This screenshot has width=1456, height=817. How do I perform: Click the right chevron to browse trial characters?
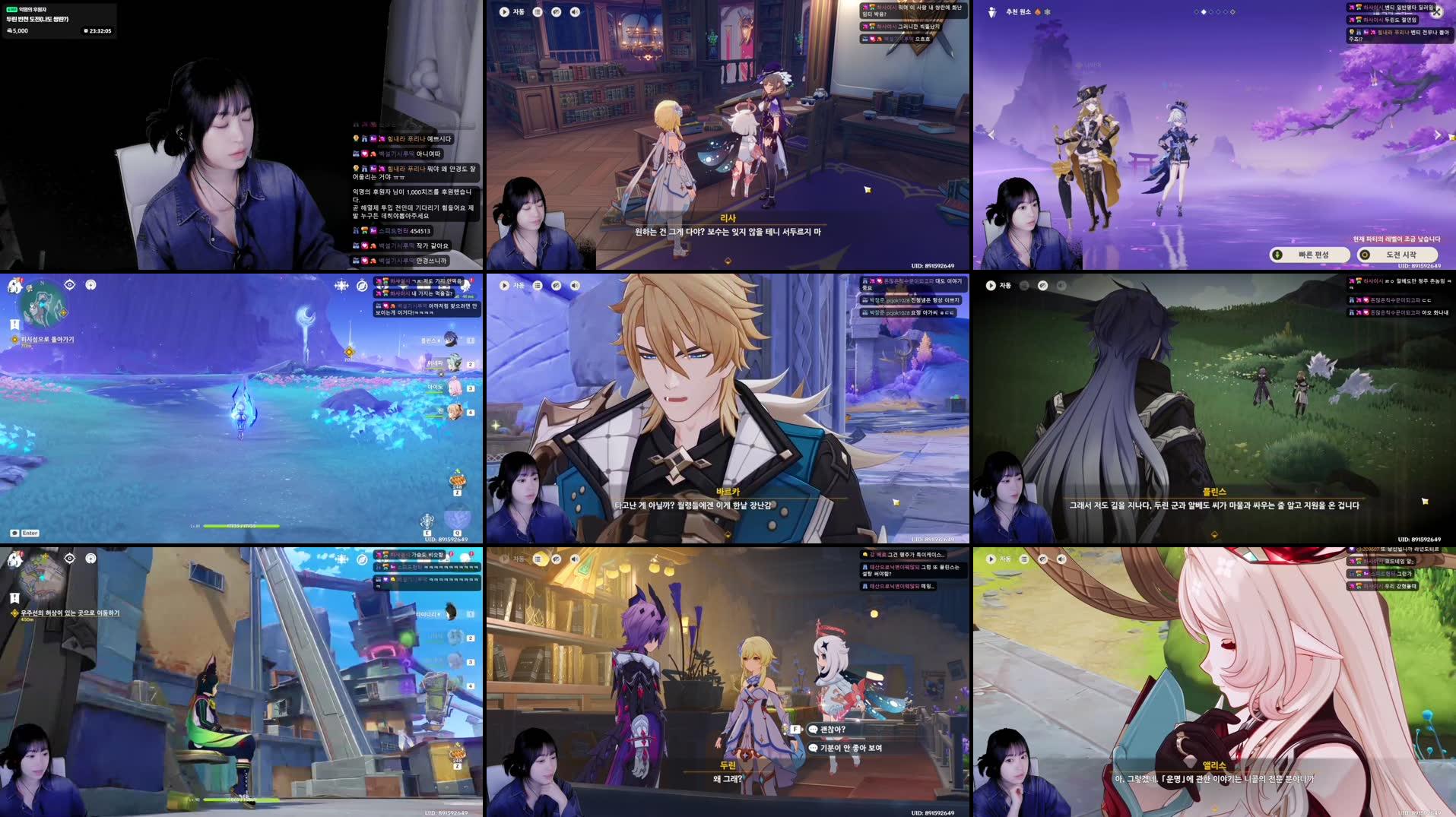pos(1439,135)
